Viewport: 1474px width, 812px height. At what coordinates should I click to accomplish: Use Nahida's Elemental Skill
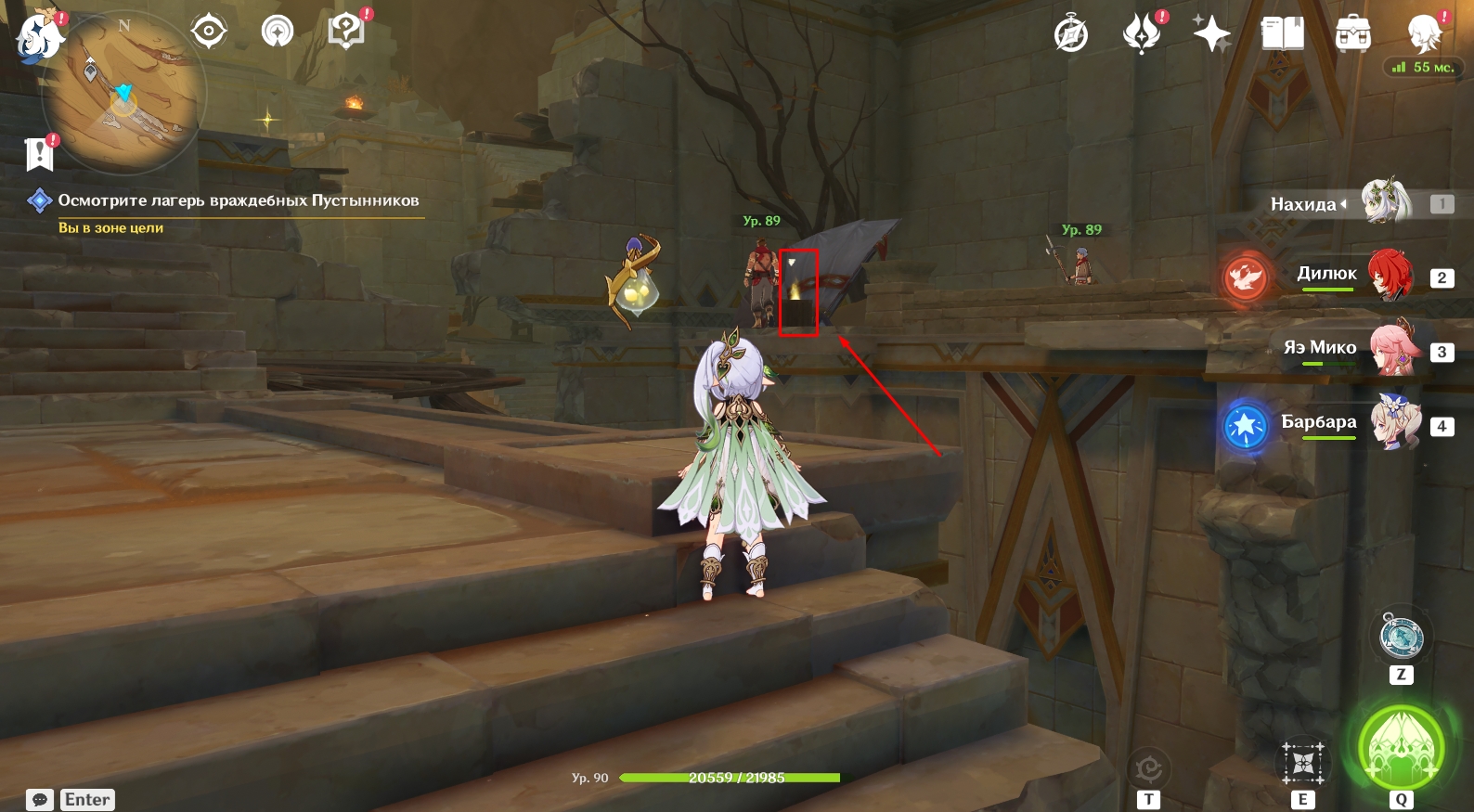coord(1303,764)
